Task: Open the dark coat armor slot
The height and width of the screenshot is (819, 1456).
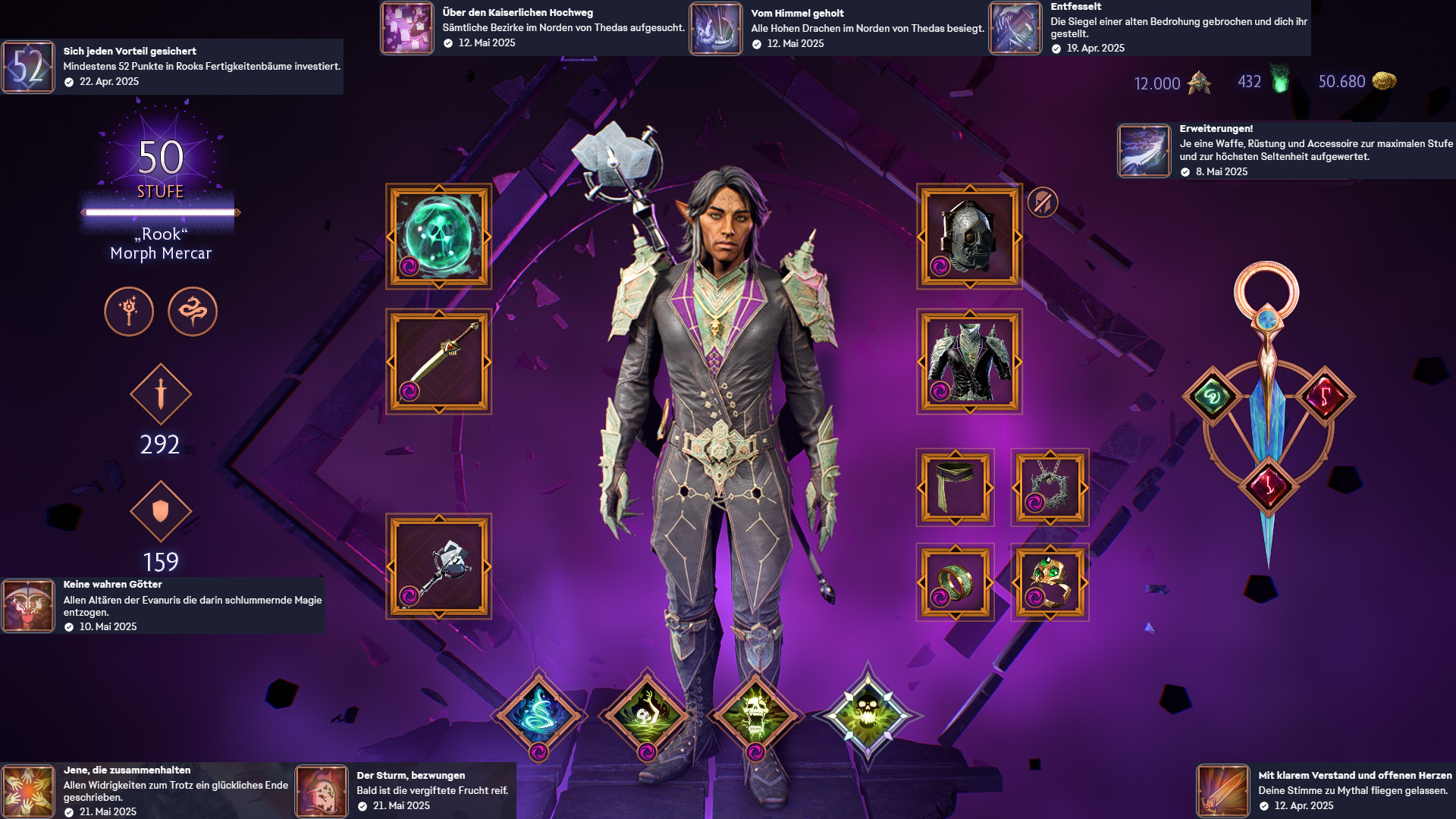Action: [x=968, y=361]
